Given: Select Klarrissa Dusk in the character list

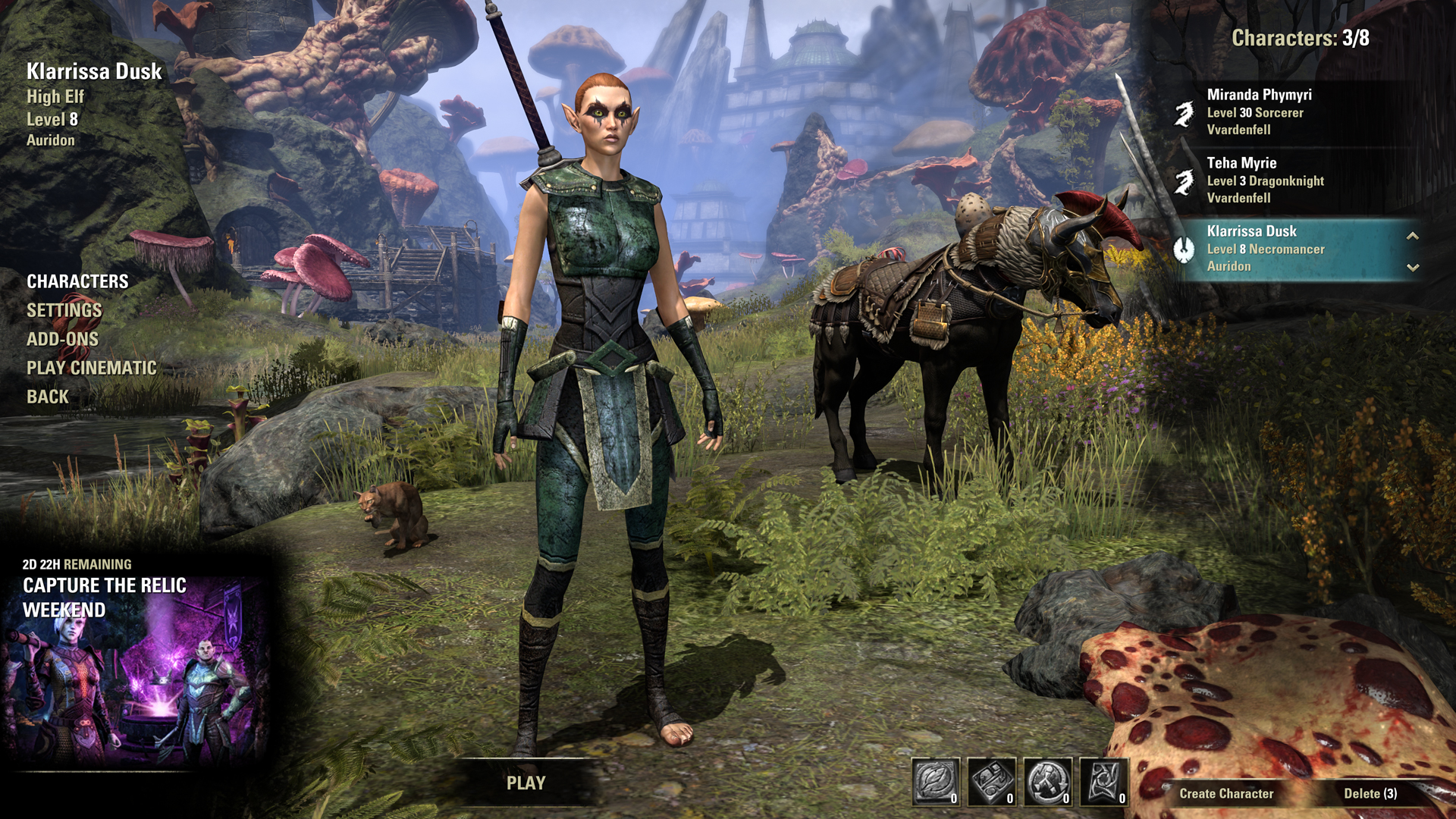Looking at the screenshot, I should tap(1282, 249).
